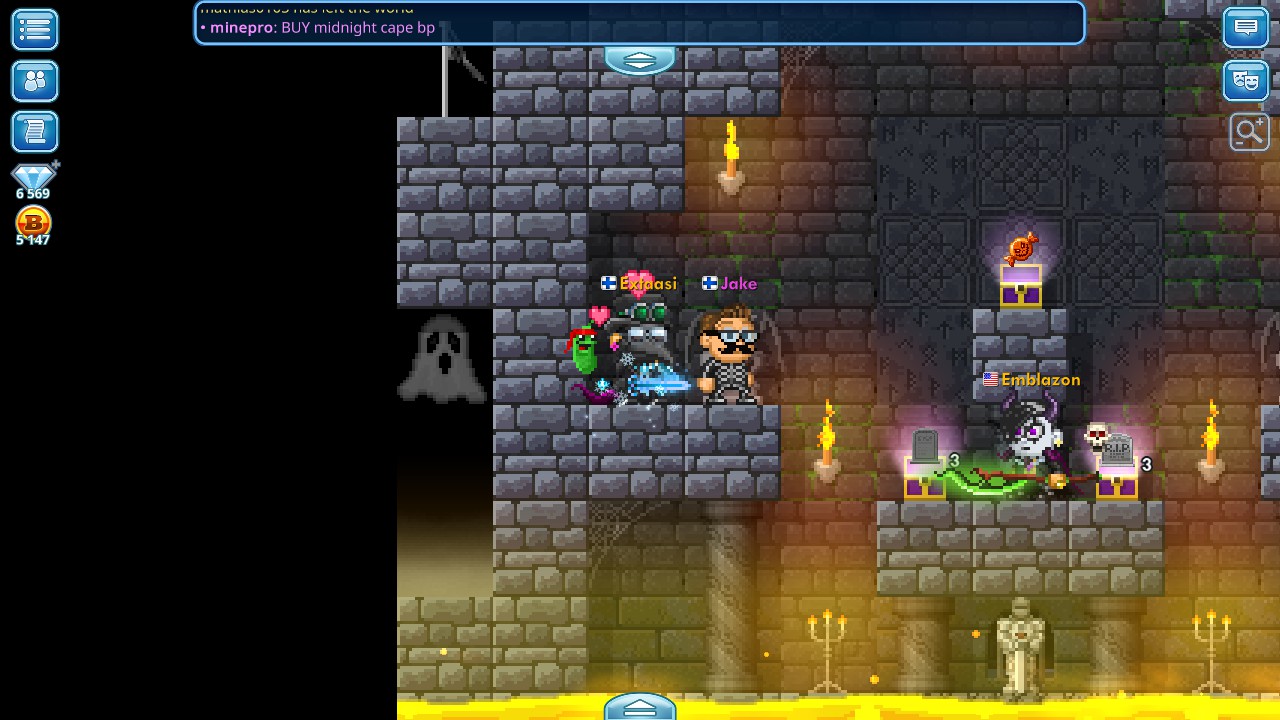Image resolution: width=1280 pixels, height=720 pixels.
Task: Click the pumpkin on the treasure chest
Action: (x=1019, y=249)
